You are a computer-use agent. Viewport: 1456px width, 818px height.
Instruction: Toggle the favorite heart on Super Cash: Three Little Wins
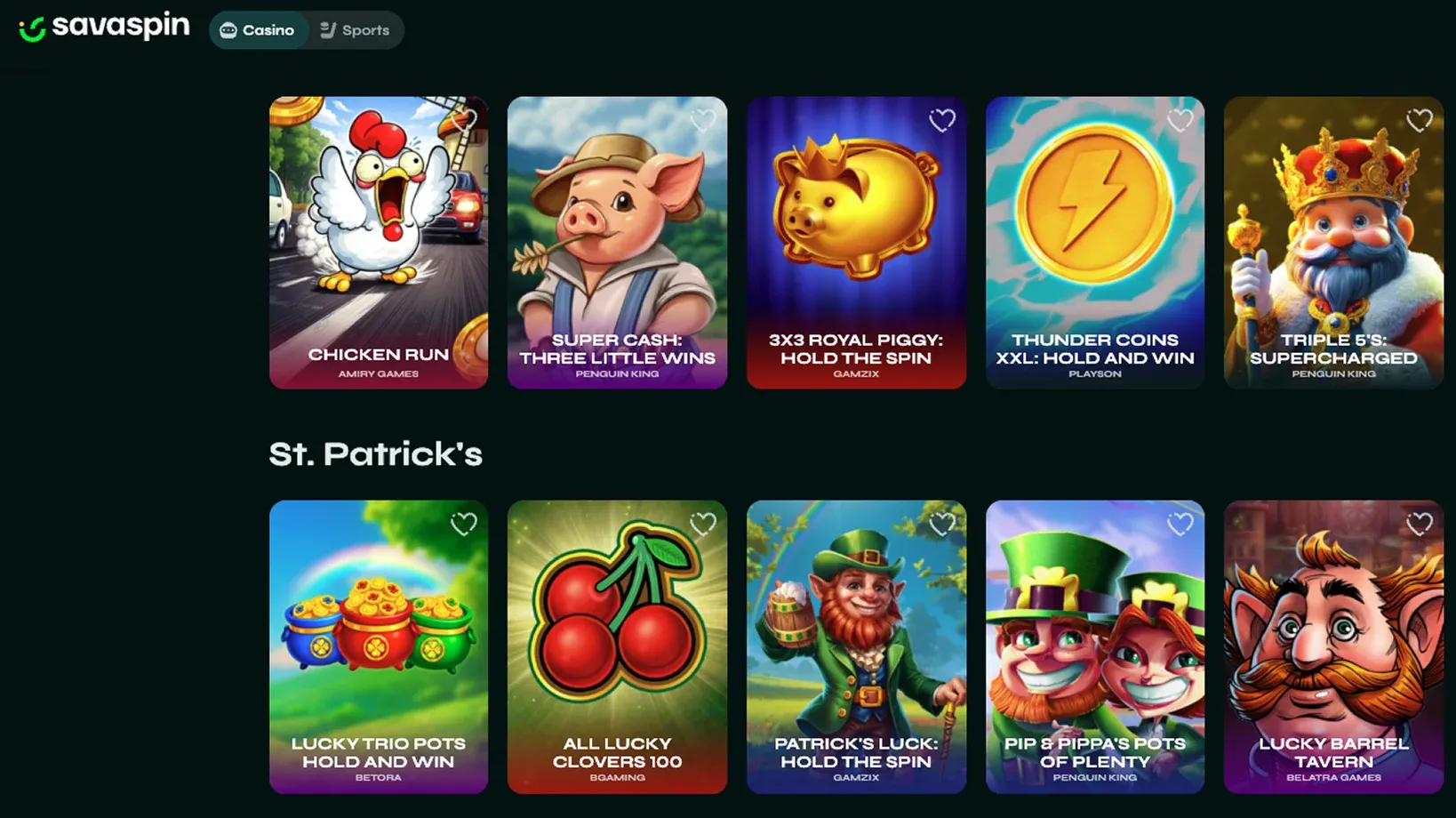click(703, 121)
